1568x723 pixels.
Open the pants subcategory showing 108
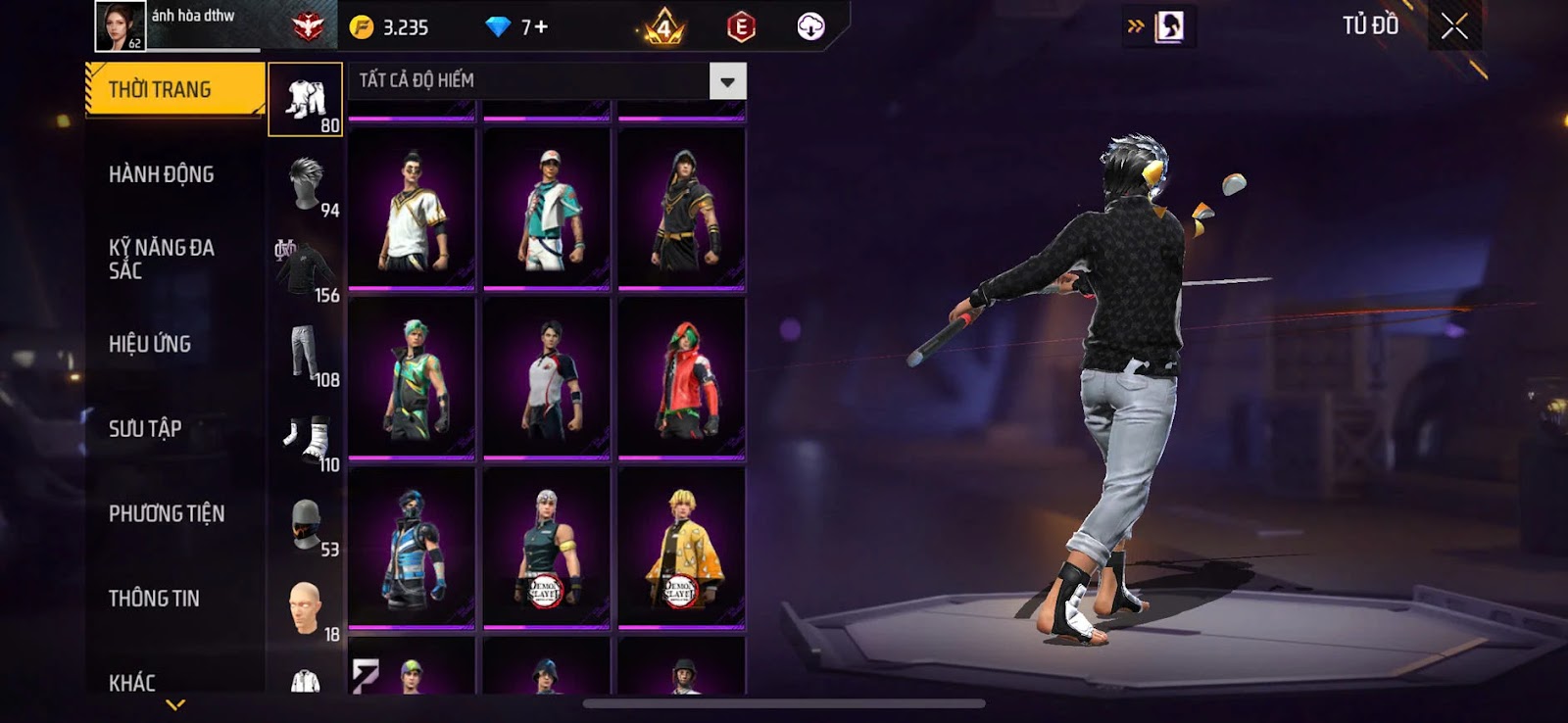pos(306,354)
